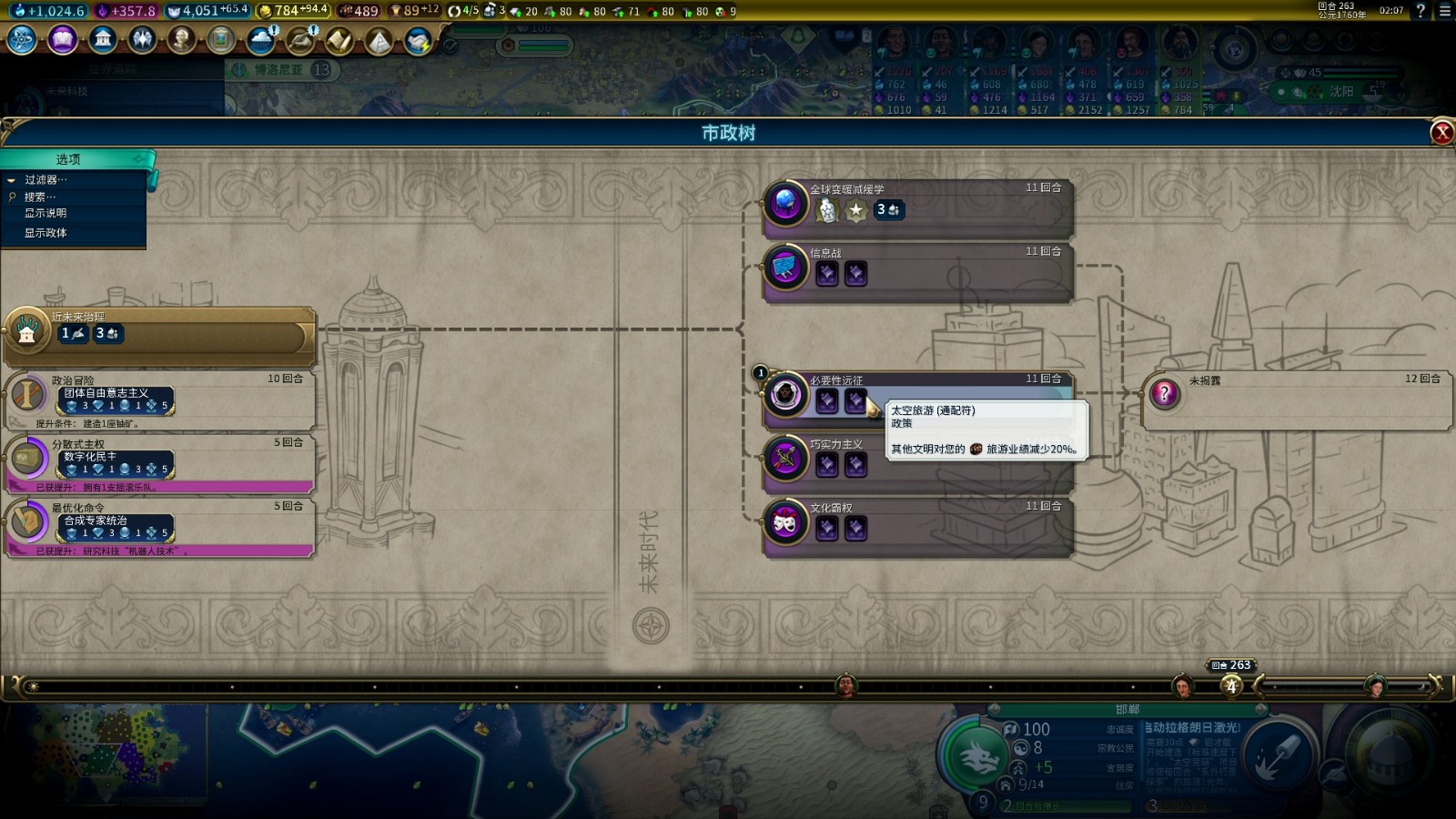This screenshot has height=819, width=1456.
Task: Close the civics tree window
Action: point(1441,133)
